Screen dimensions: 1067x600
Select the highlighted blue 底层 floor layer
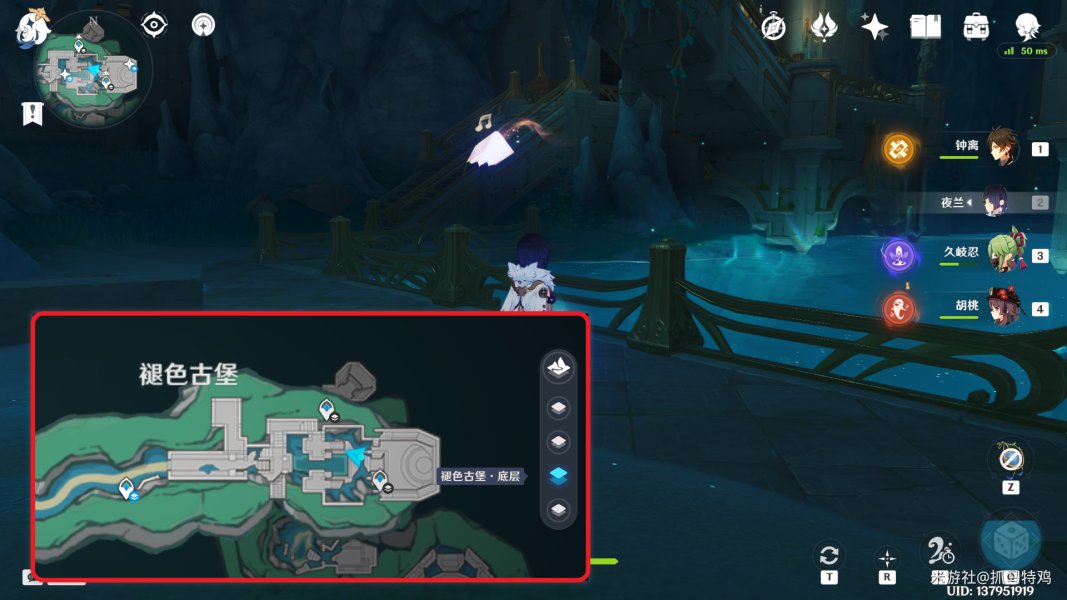click(558, 476)
